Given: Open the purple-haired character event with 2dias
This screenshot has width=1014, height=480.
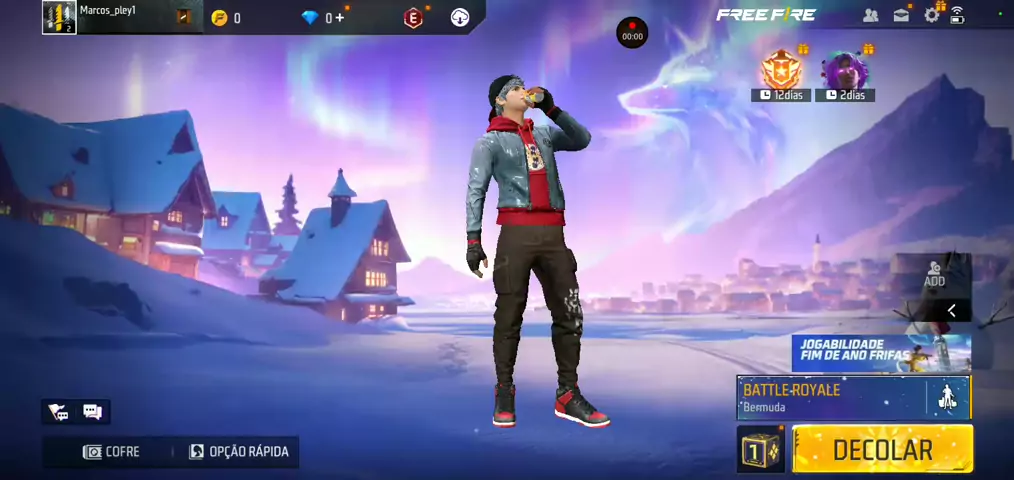Looking at the screenshot, I should pos(844,71).
